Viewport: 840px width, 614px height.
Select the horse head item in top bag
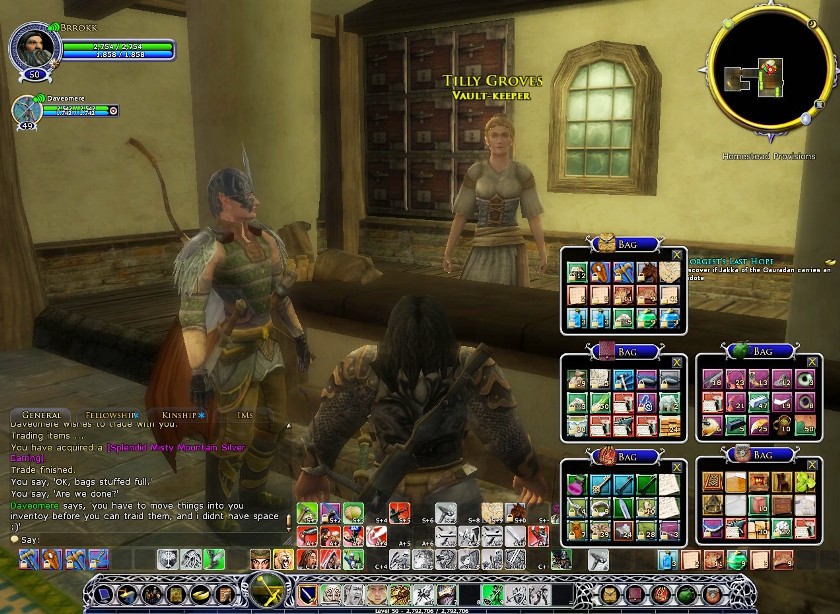(648, 273)
